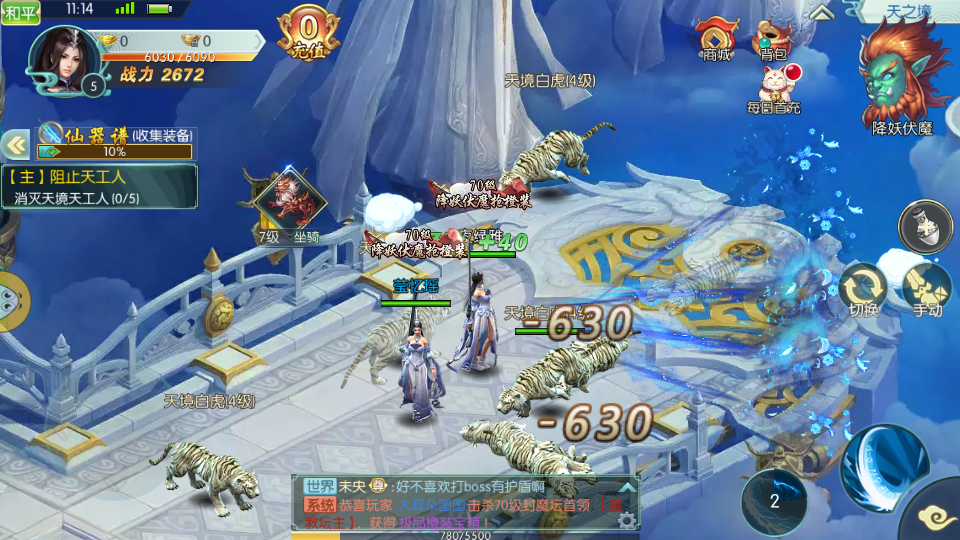Open the 商城 shop
This screenshot has height=540, width=960.
point(717,40)
